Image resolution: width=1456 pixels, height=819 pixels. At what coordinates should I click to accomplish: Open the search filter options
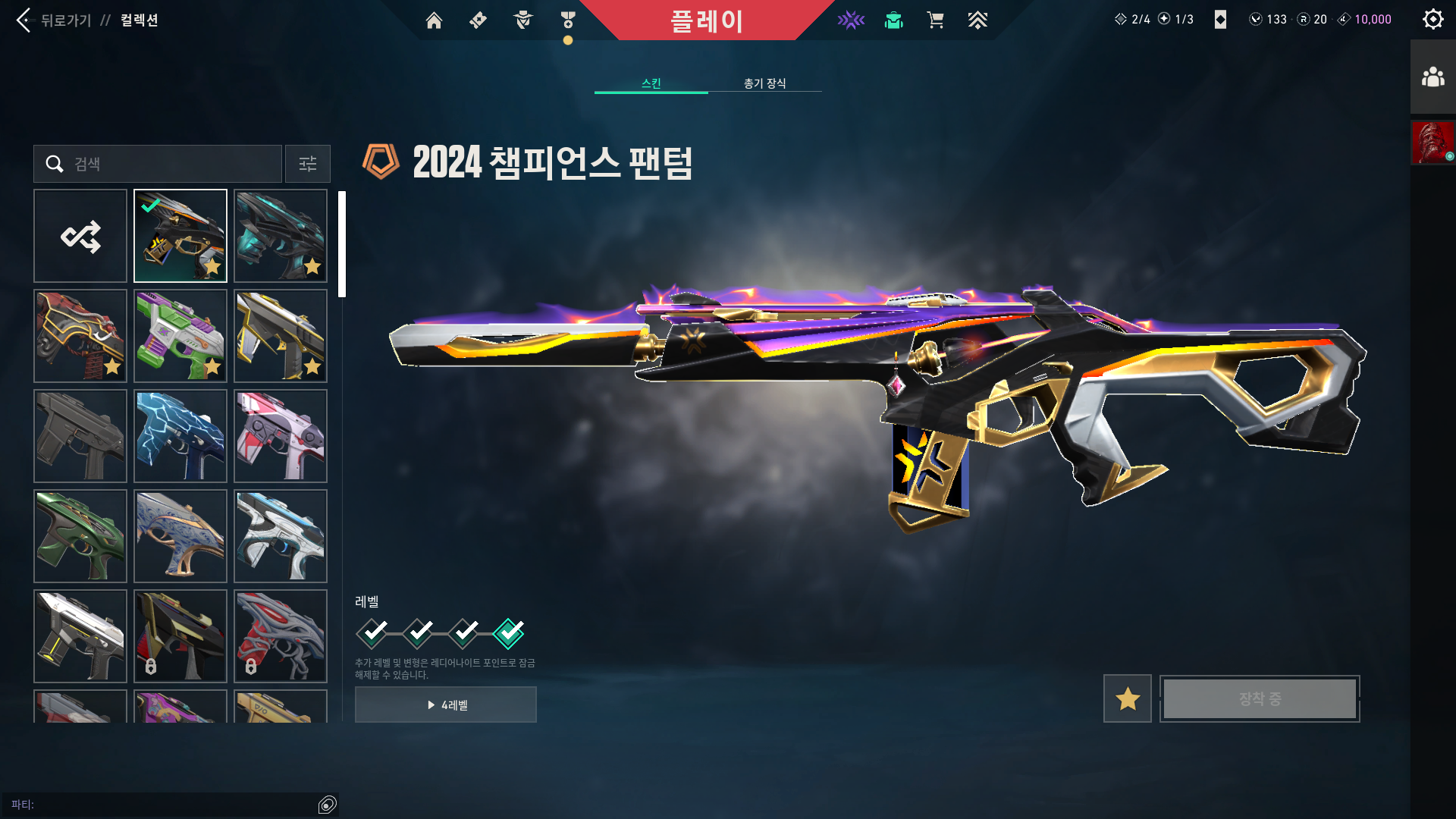[307, 164]
